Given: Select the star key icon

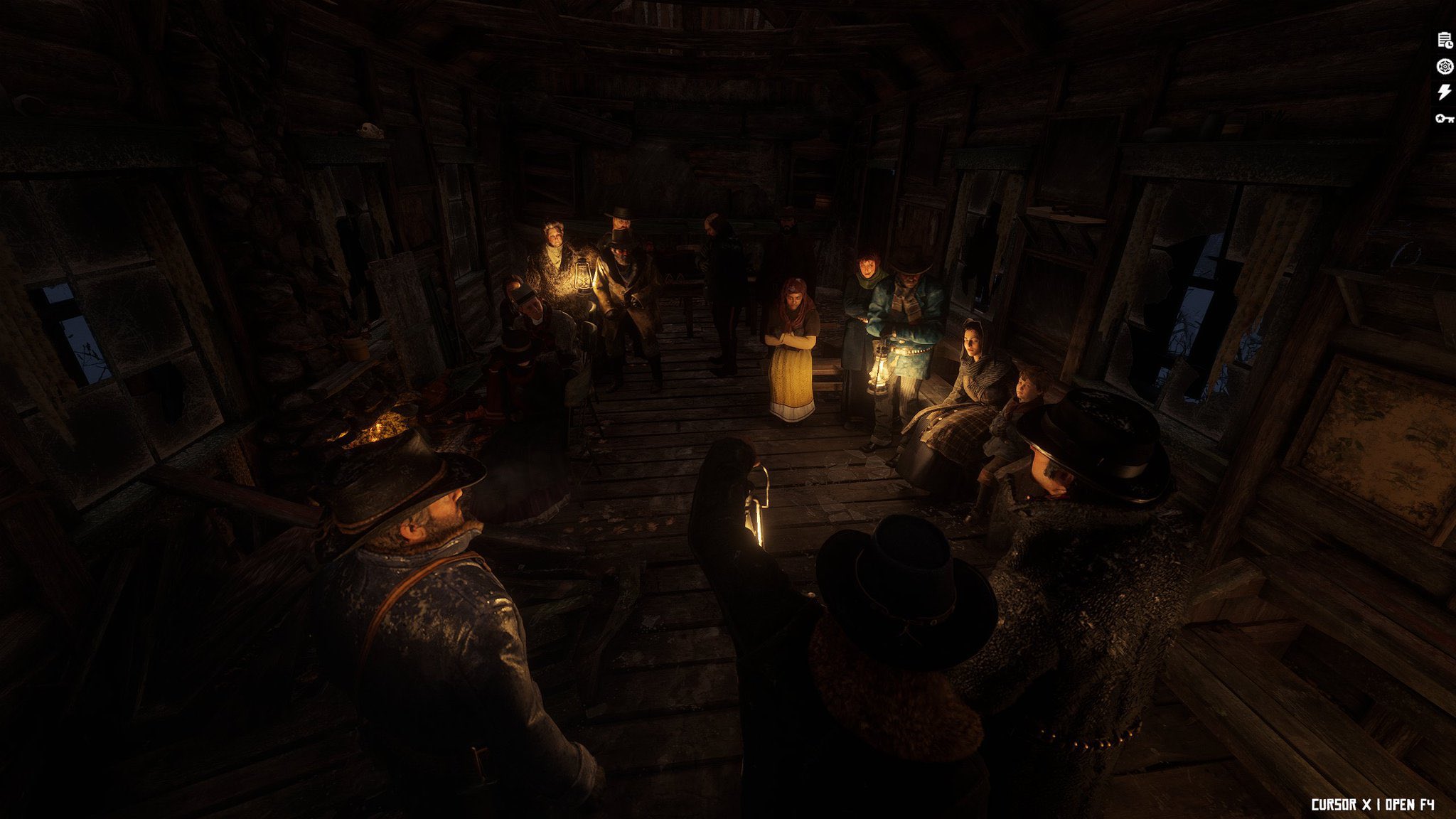Looking at the screenshot, I should pyautogui.click(x=1445, y=118).
